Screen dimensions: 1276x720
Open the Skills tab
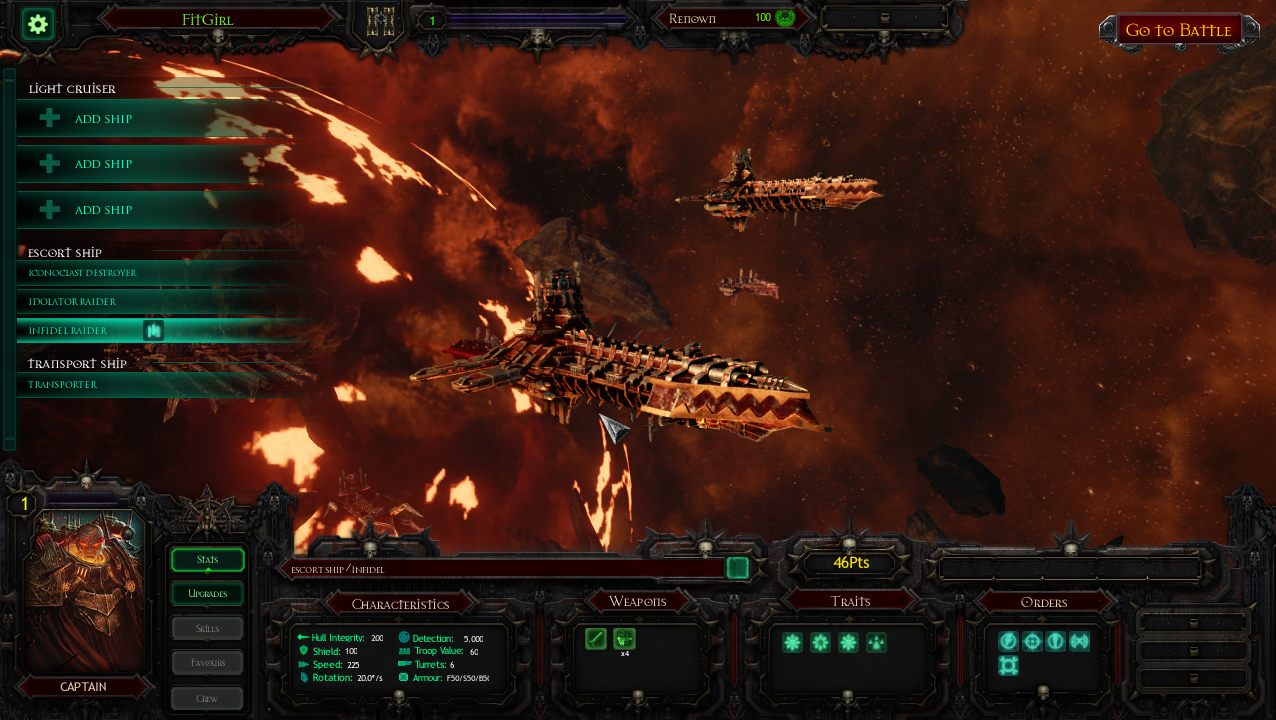click(207, 629)
